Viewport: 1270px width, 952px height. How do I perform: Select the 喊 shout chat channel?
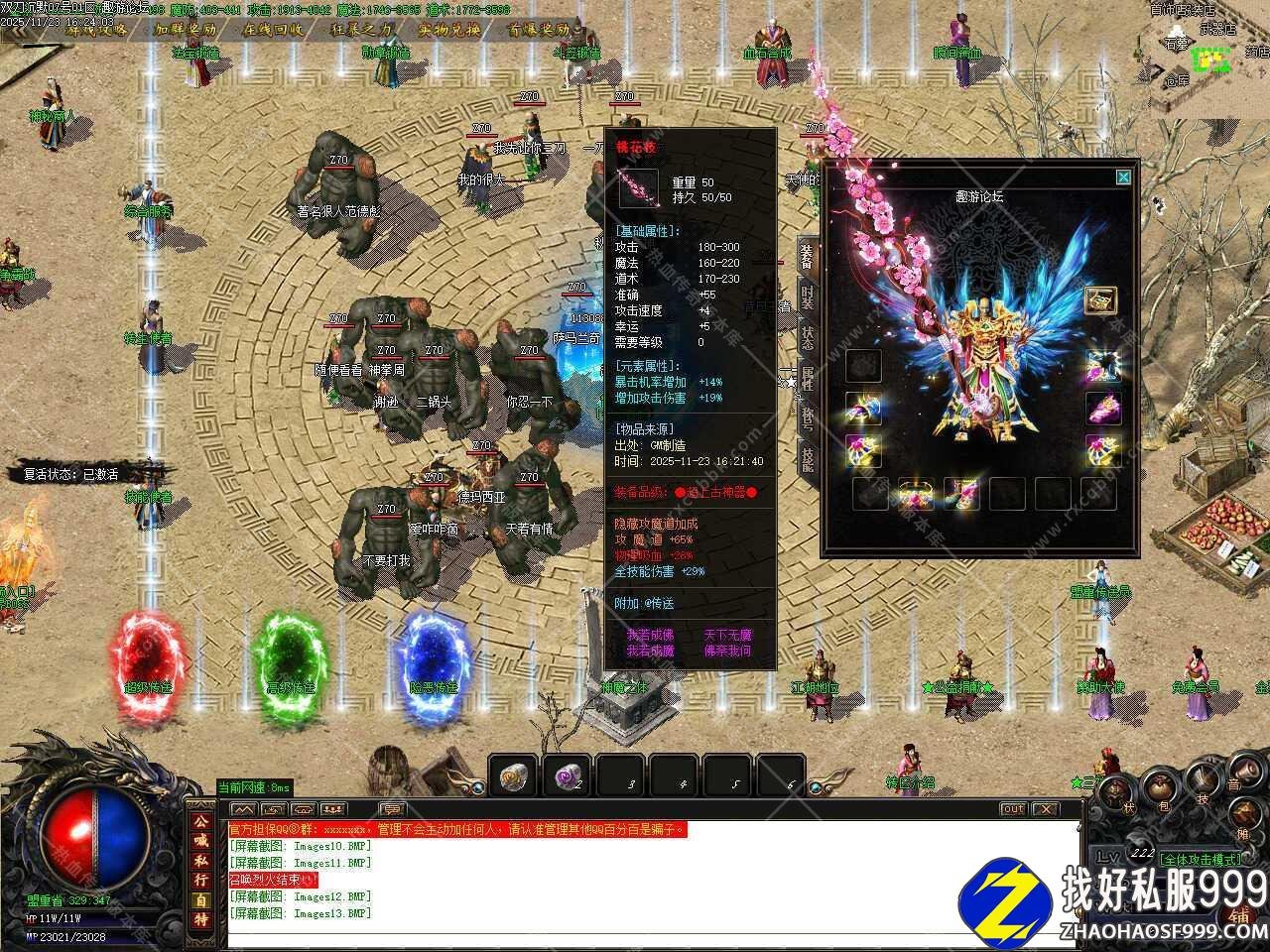[200, 840]
